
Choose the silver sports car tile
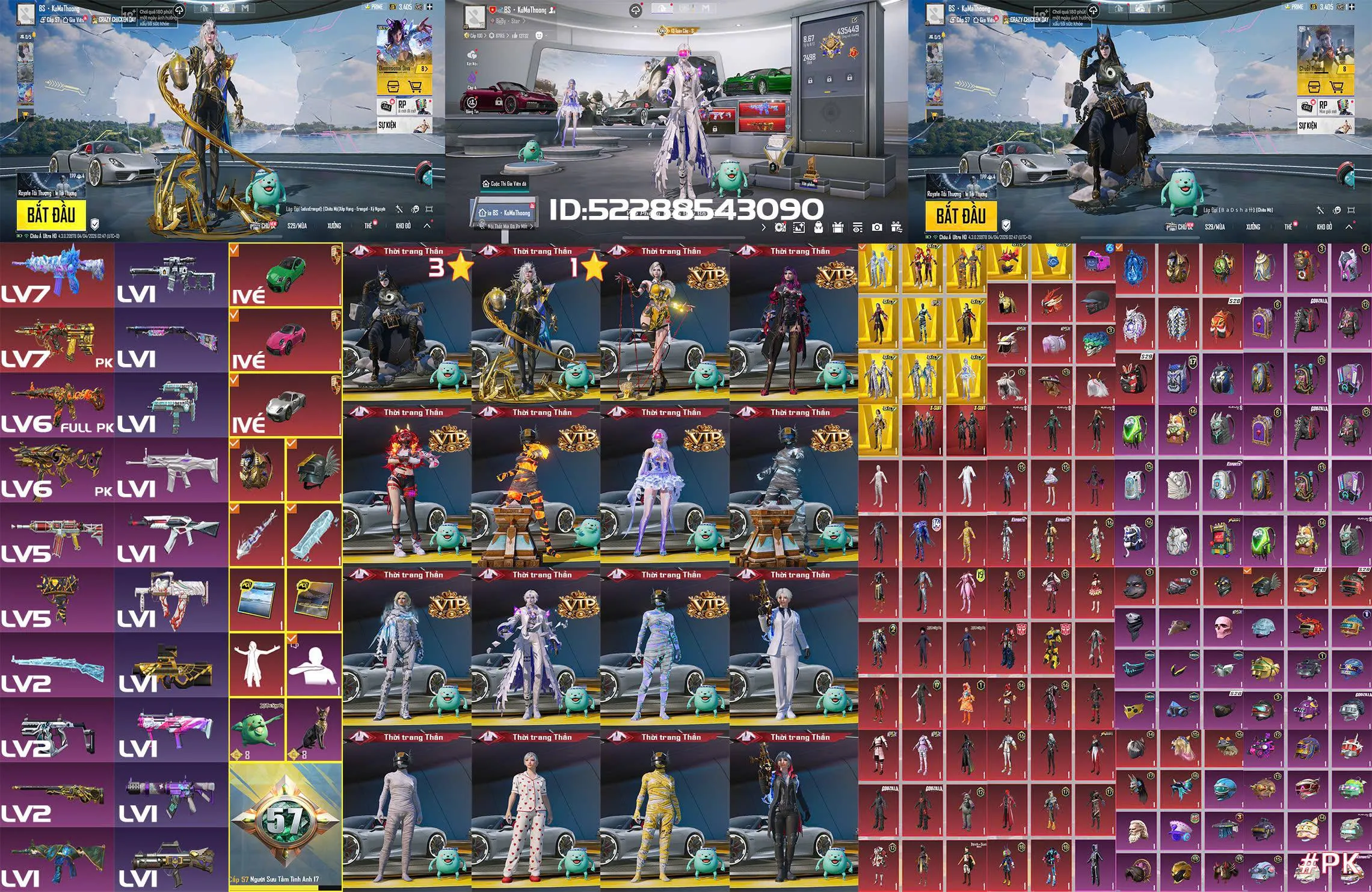[285, 405]
